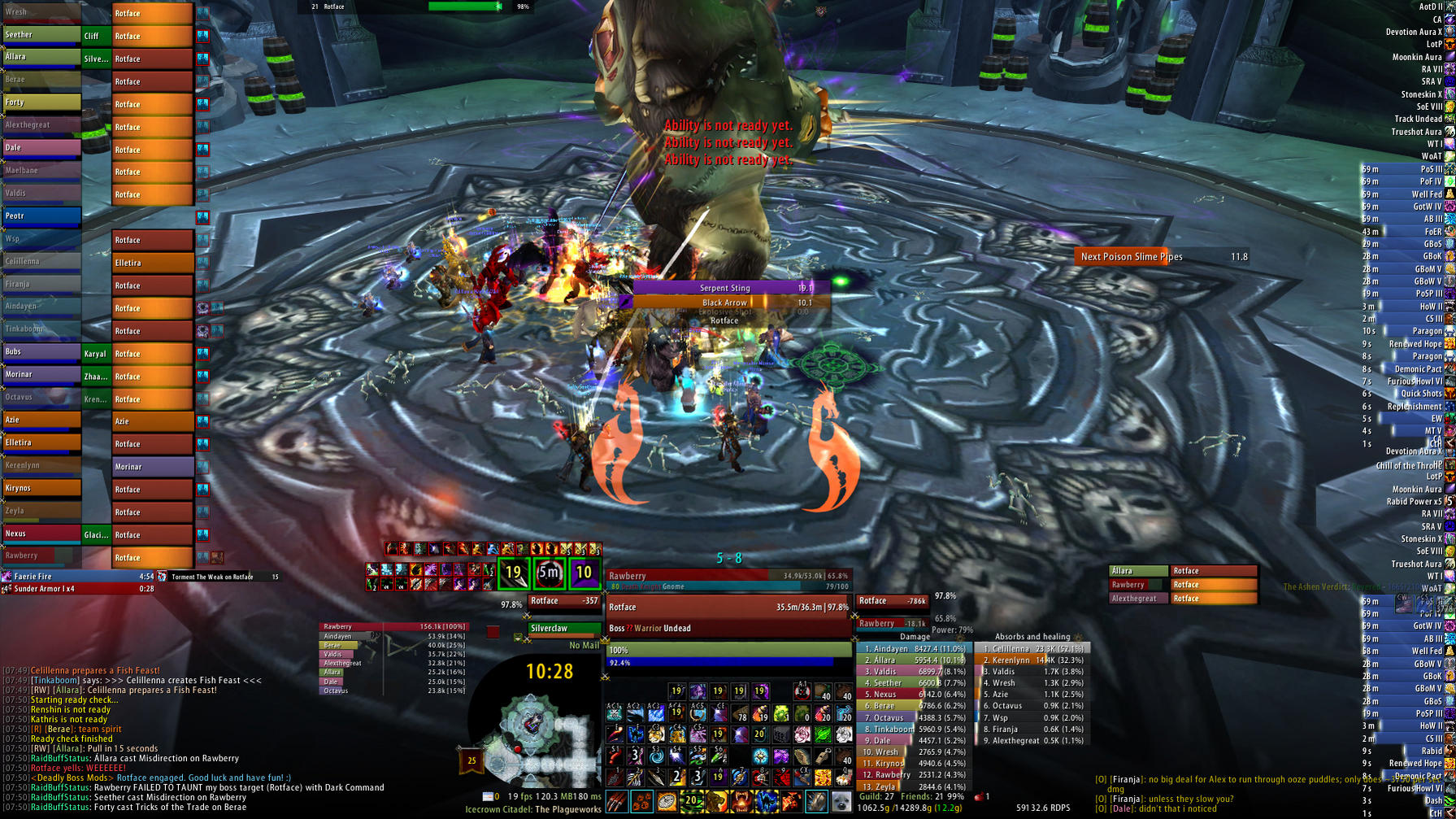Click the Faerie Fire debuff timer bar

coord(80,577)
